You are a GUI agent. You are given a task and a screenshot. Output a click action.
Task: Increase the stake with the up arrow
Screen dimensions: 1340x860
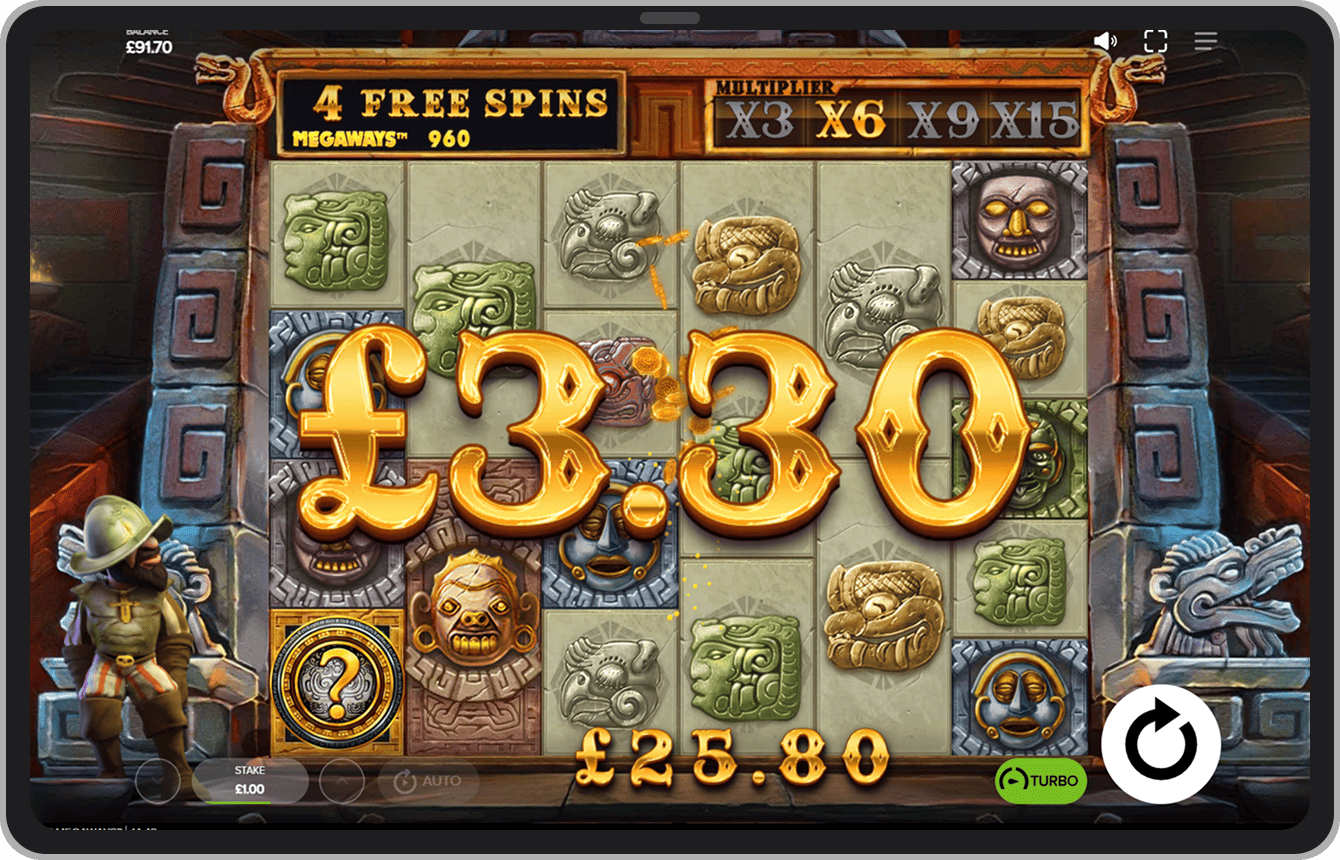[342, 781]
